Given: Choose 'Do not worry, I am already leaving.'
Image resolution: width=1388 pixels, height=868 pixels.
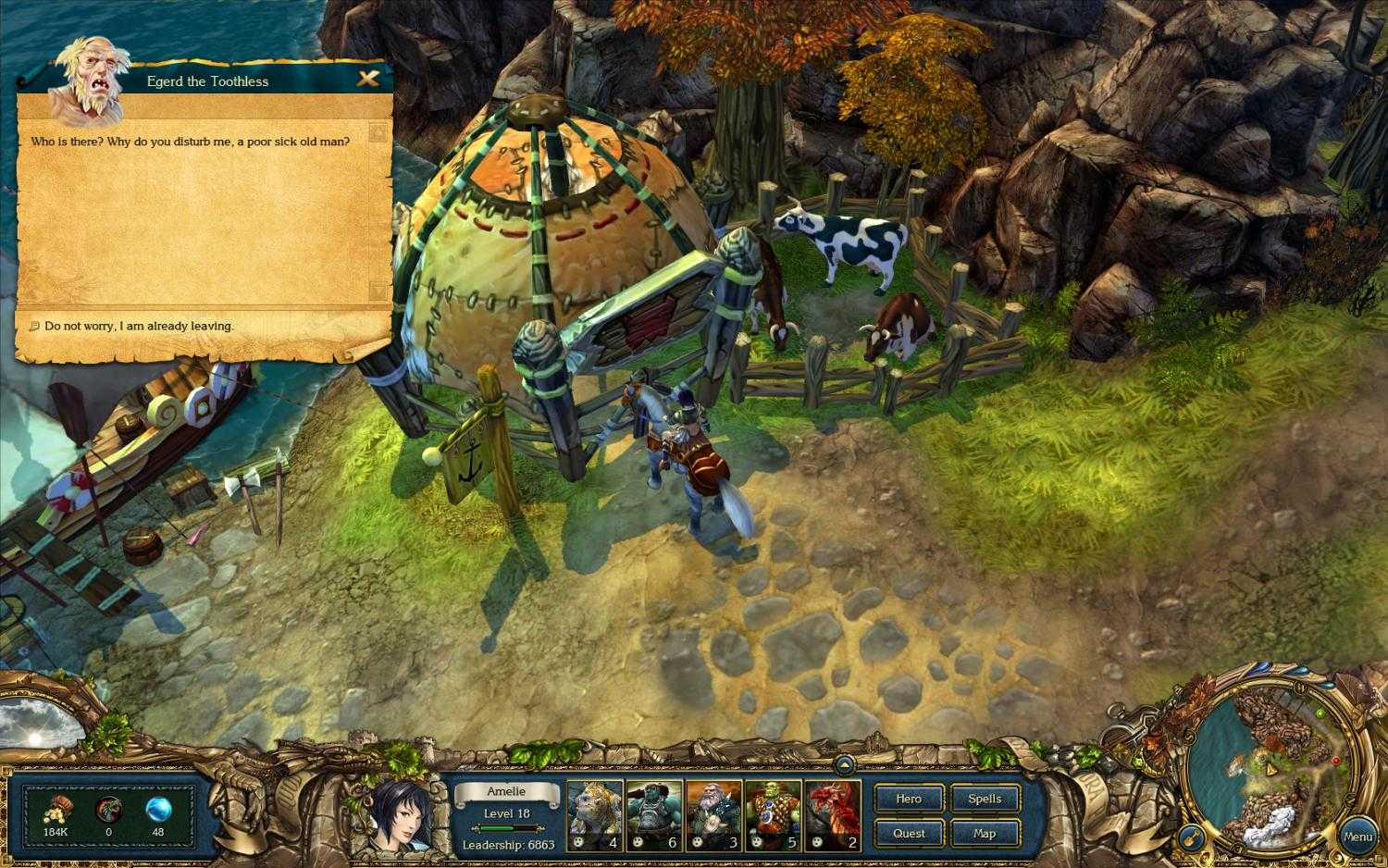Looking at the screenshot, I should [x=139, y=326].
